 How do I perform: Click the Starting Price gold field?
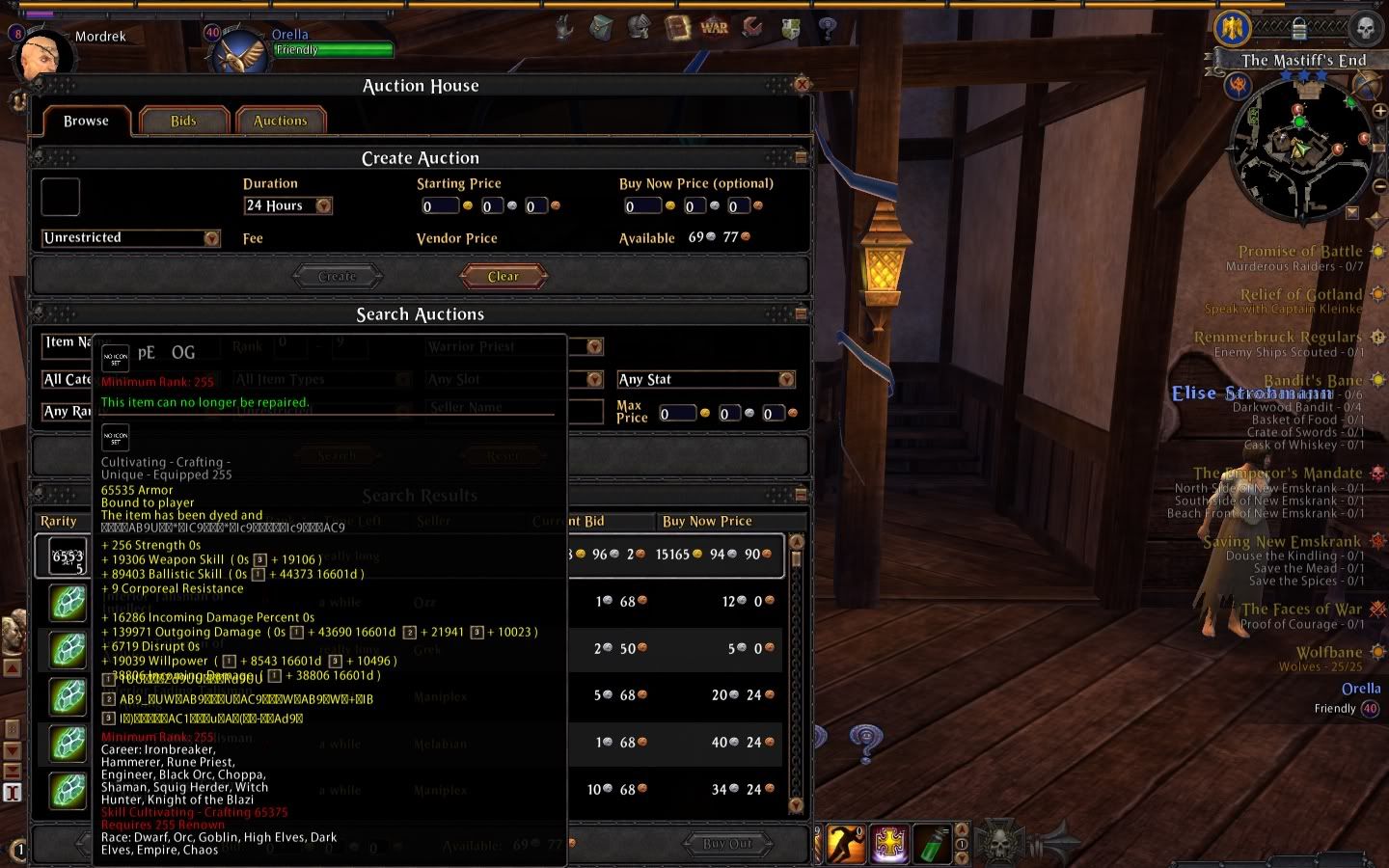(x=440, y=206)
